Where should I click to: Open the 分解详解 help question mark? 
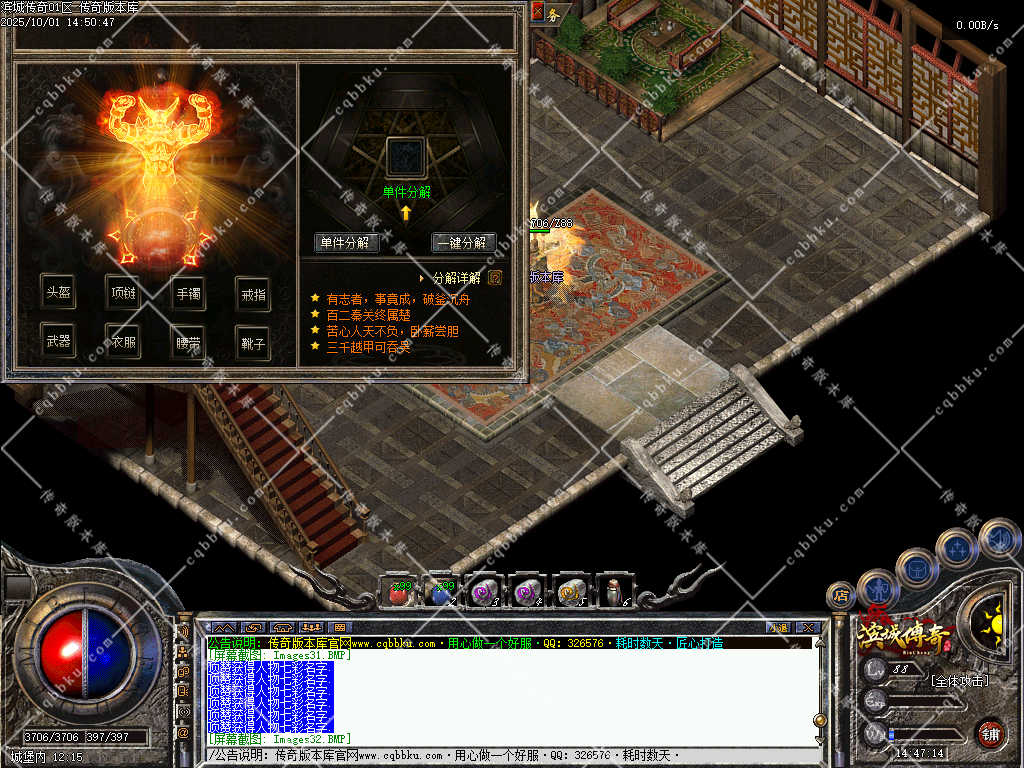tap(495, 278)
